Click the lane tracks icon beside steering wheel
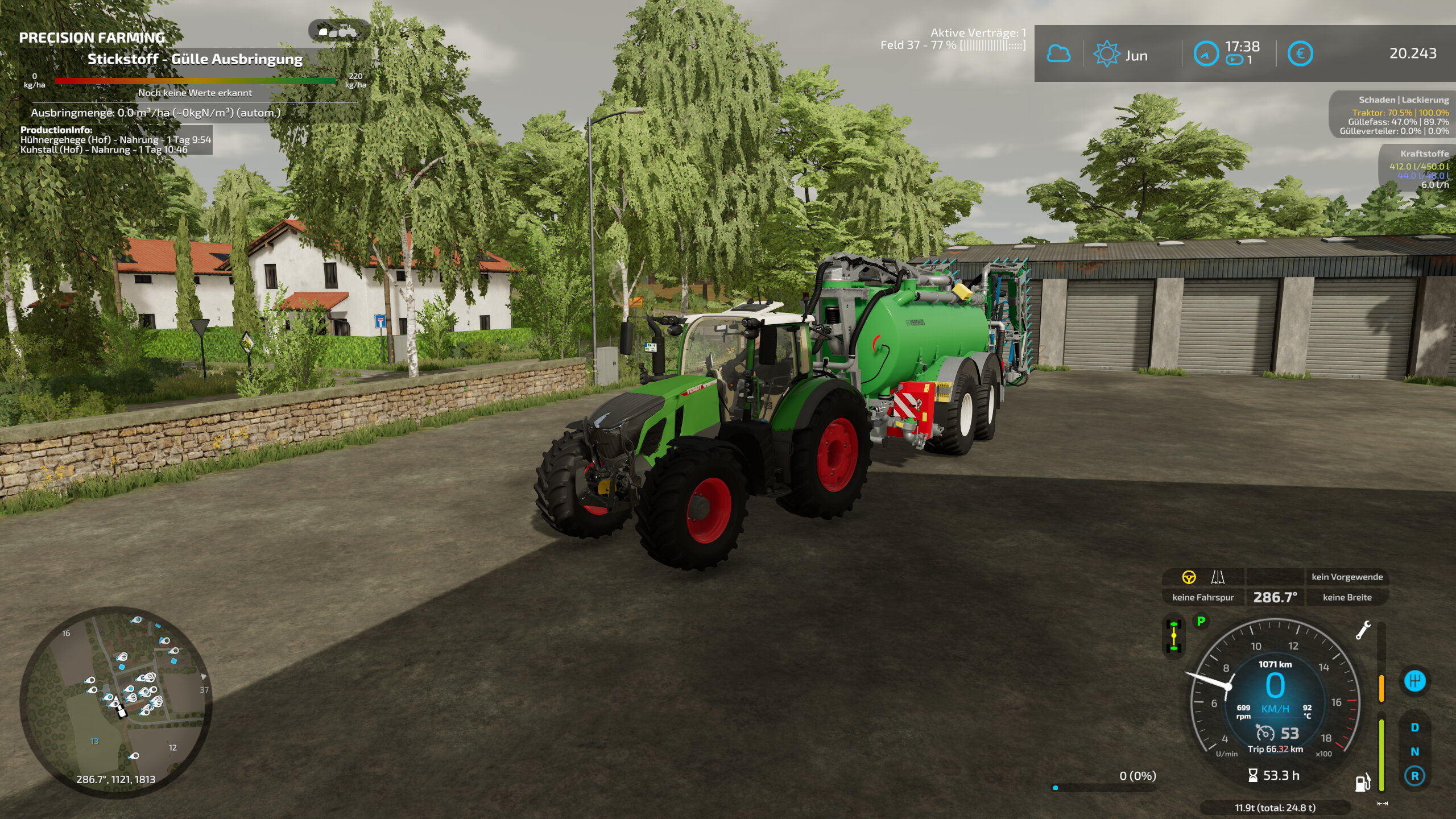 point(1218,577)
